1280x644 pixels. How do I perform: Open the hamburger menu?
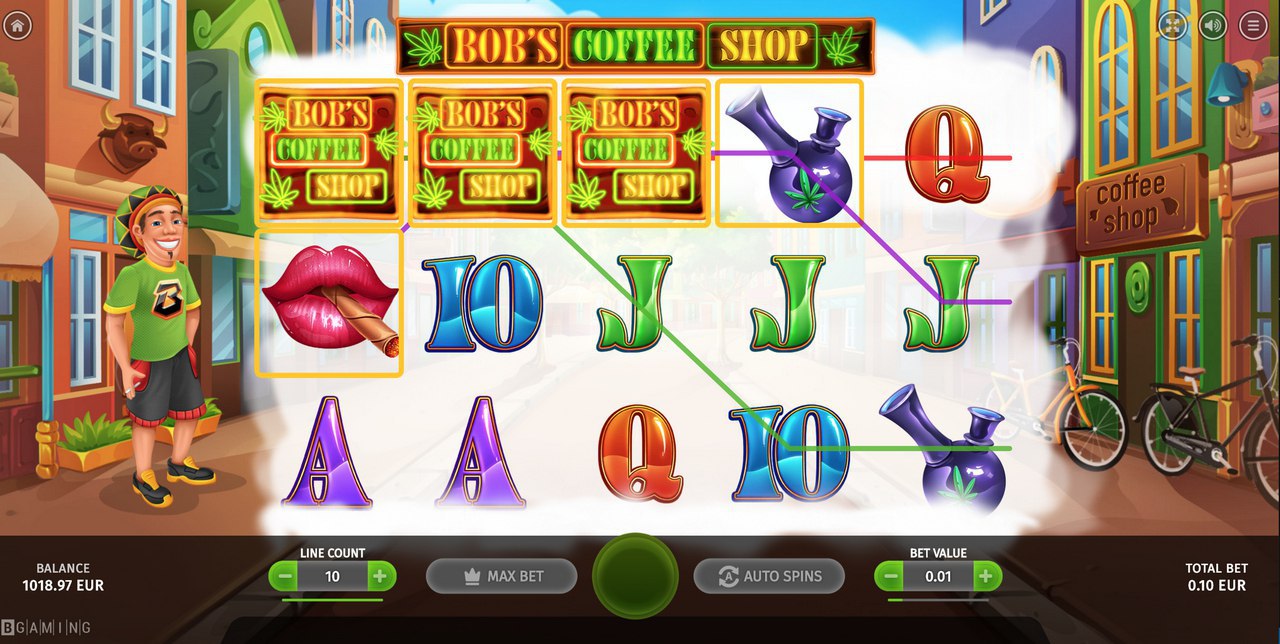click(1253, 26)
